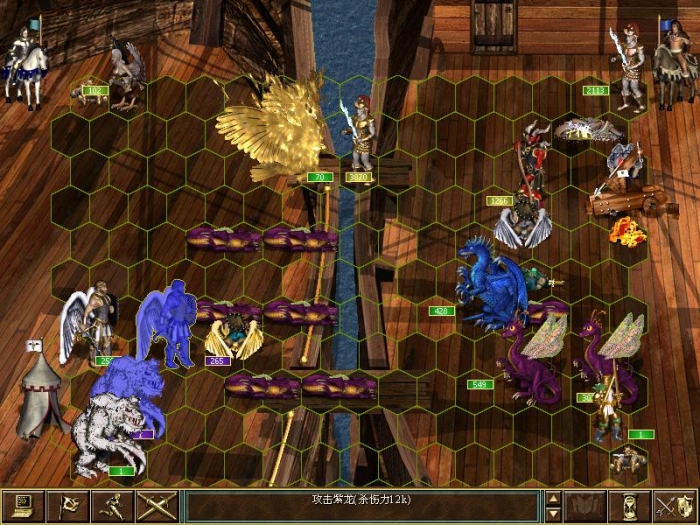Open the spellbook to cast a spell
The image size is (700, 525).
click(x=586, y=506)
